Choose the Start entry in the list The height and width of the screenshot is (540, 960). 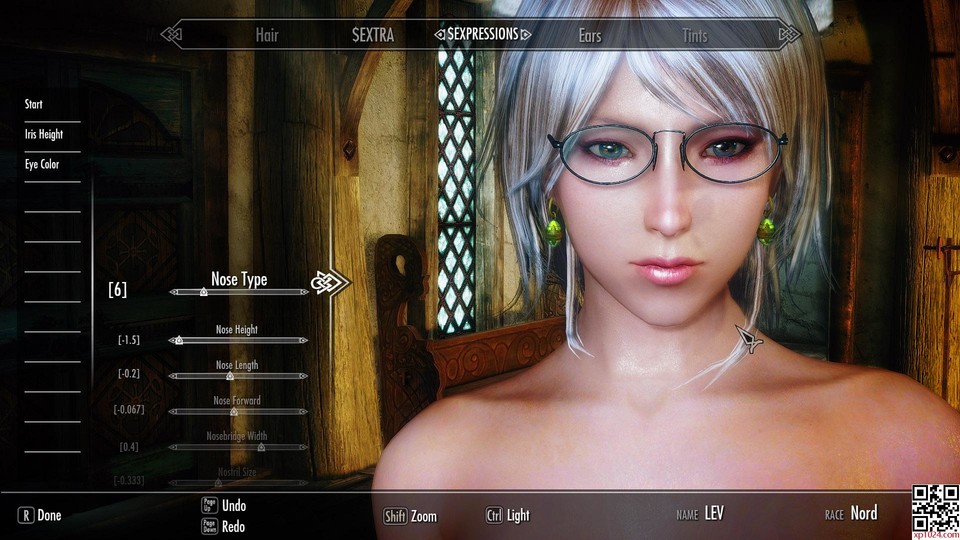pos(34,104)
